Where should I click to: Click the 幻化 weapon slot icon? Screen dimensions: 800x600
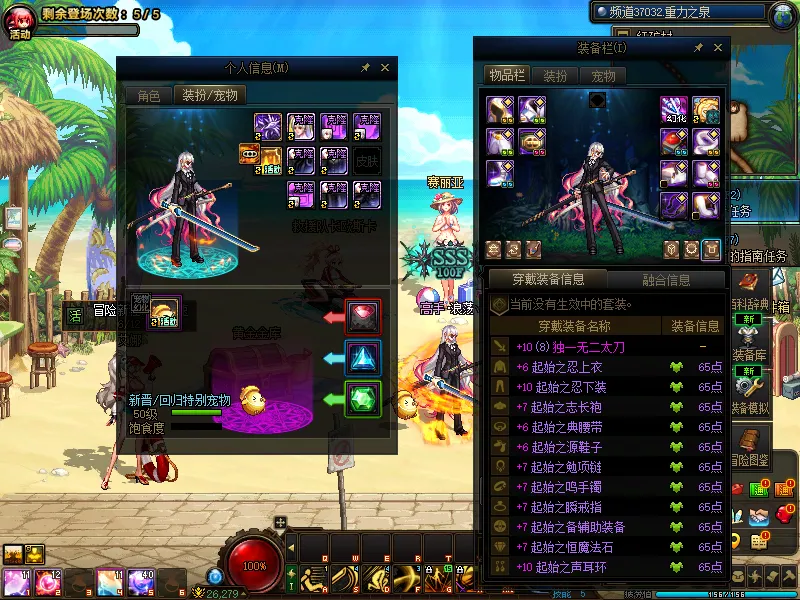coord(674,111)
